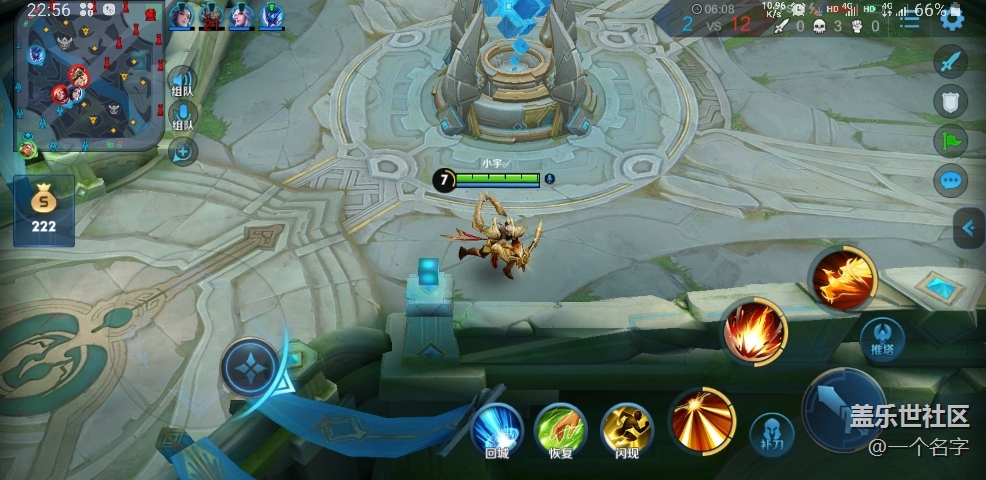Use the 回城 recall spell

pos(497,427)
